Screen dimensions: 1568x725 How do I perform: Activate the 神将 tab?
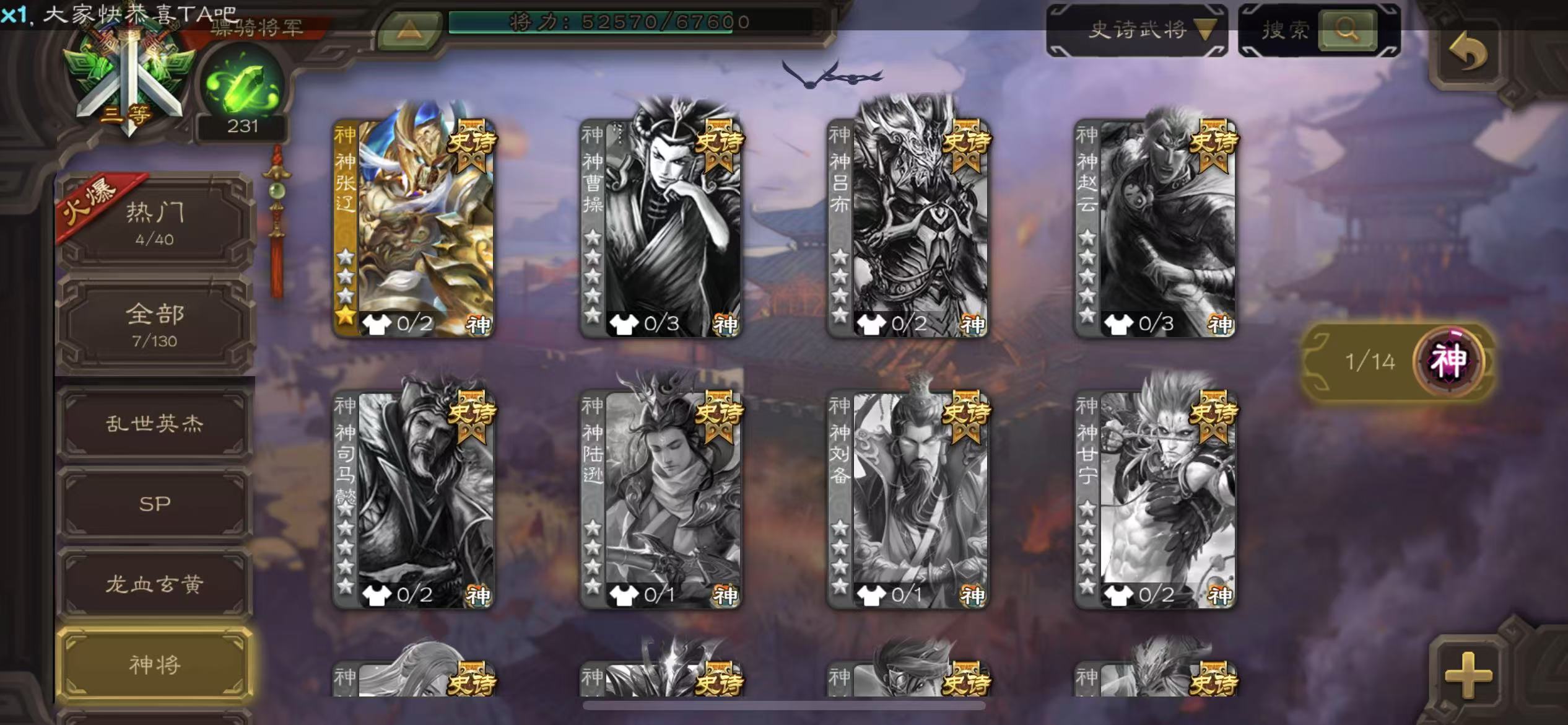click(155, 664)
